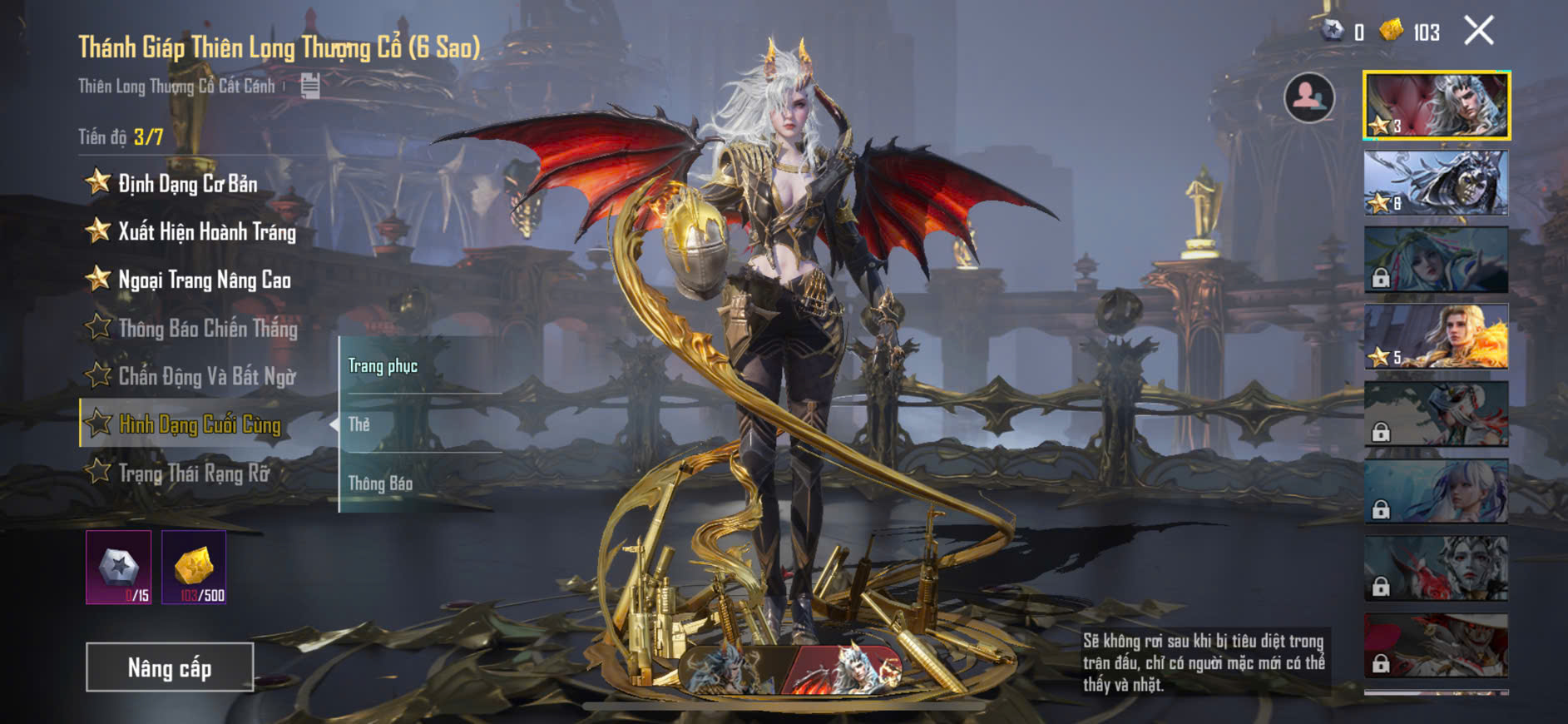Close the outfit upgrade screen
The image size is (1568, 724).
click(x=1479, y=32)
